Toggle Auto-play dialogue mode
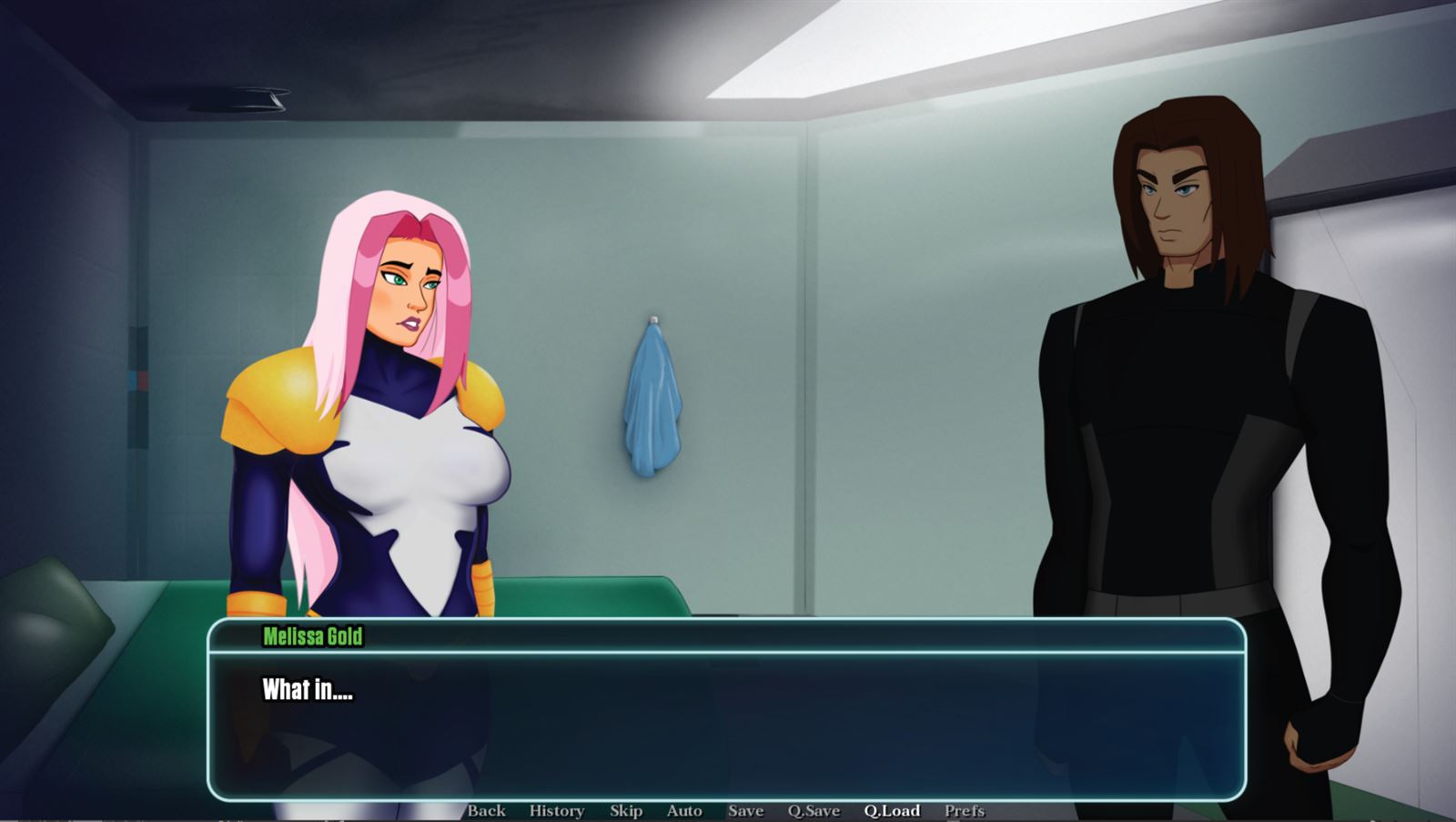 (x=684, y=810)
